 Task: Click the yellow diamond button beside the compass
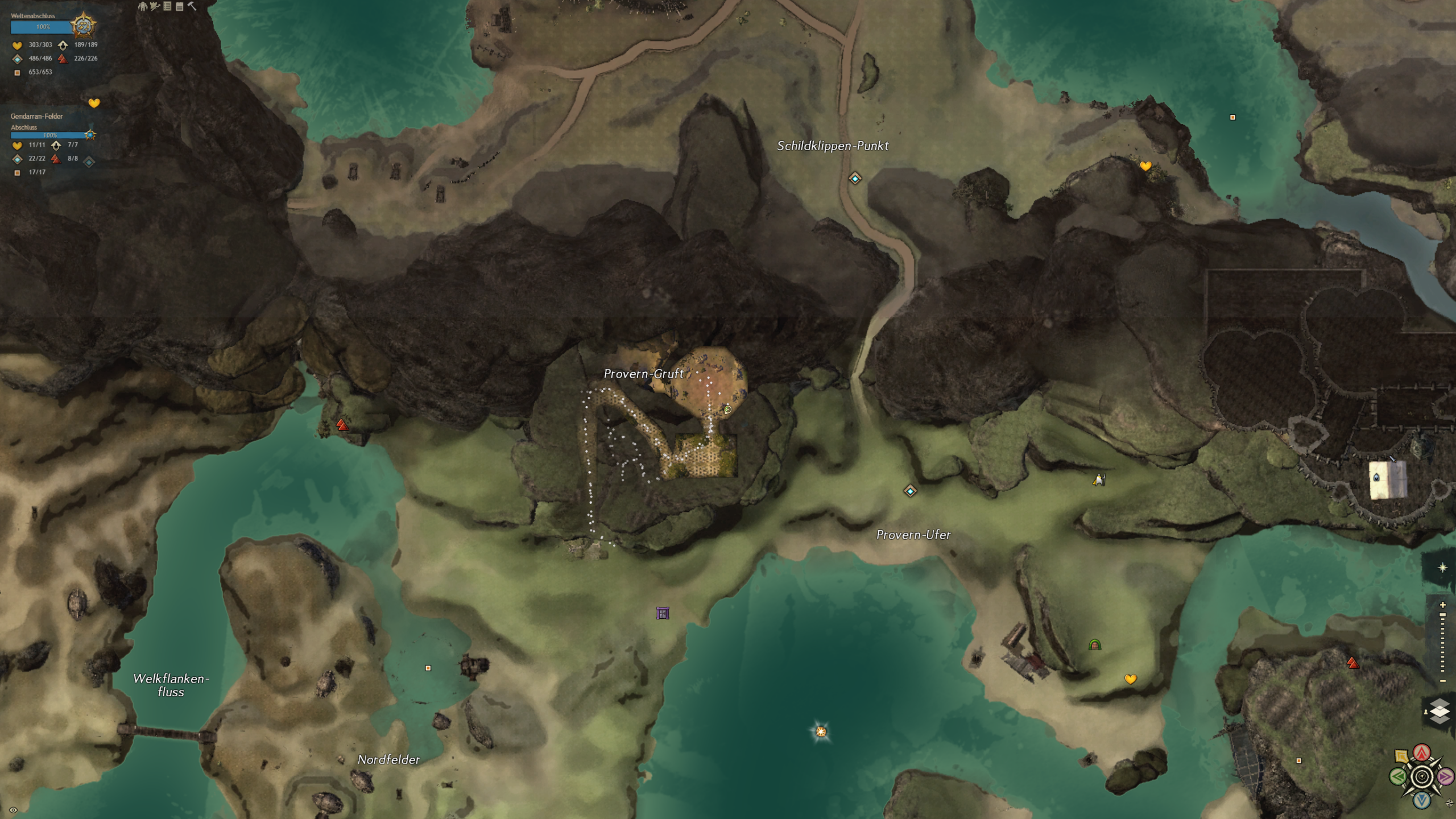click(x=1401, y=756)
